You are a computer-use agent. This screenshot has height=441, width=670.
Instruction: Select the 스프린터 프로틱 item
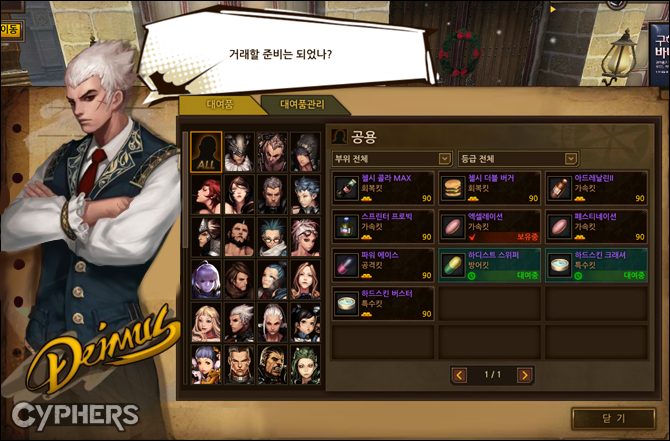(384, 225)
